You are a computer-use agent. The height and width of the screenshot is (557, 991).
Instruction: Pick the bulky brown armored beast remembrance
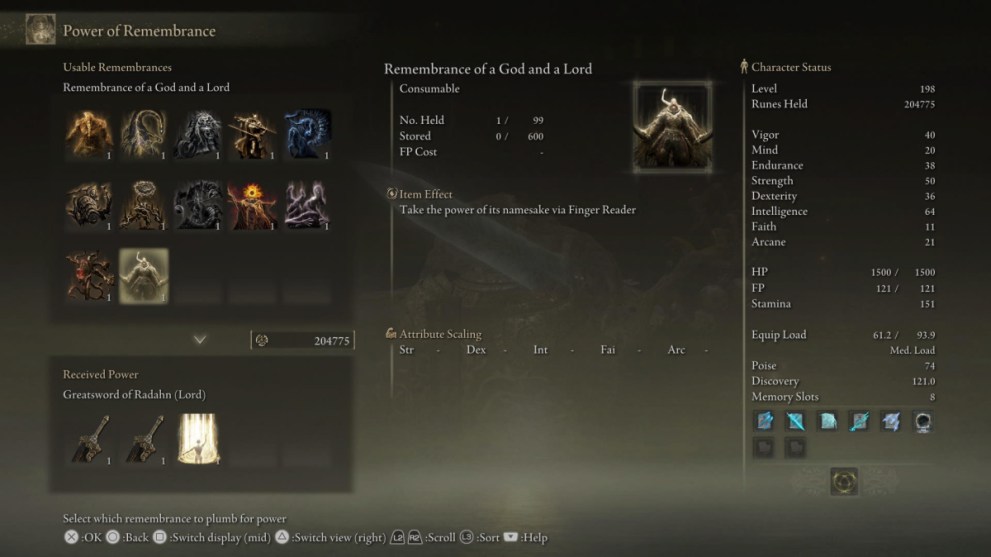click(90, 205)
